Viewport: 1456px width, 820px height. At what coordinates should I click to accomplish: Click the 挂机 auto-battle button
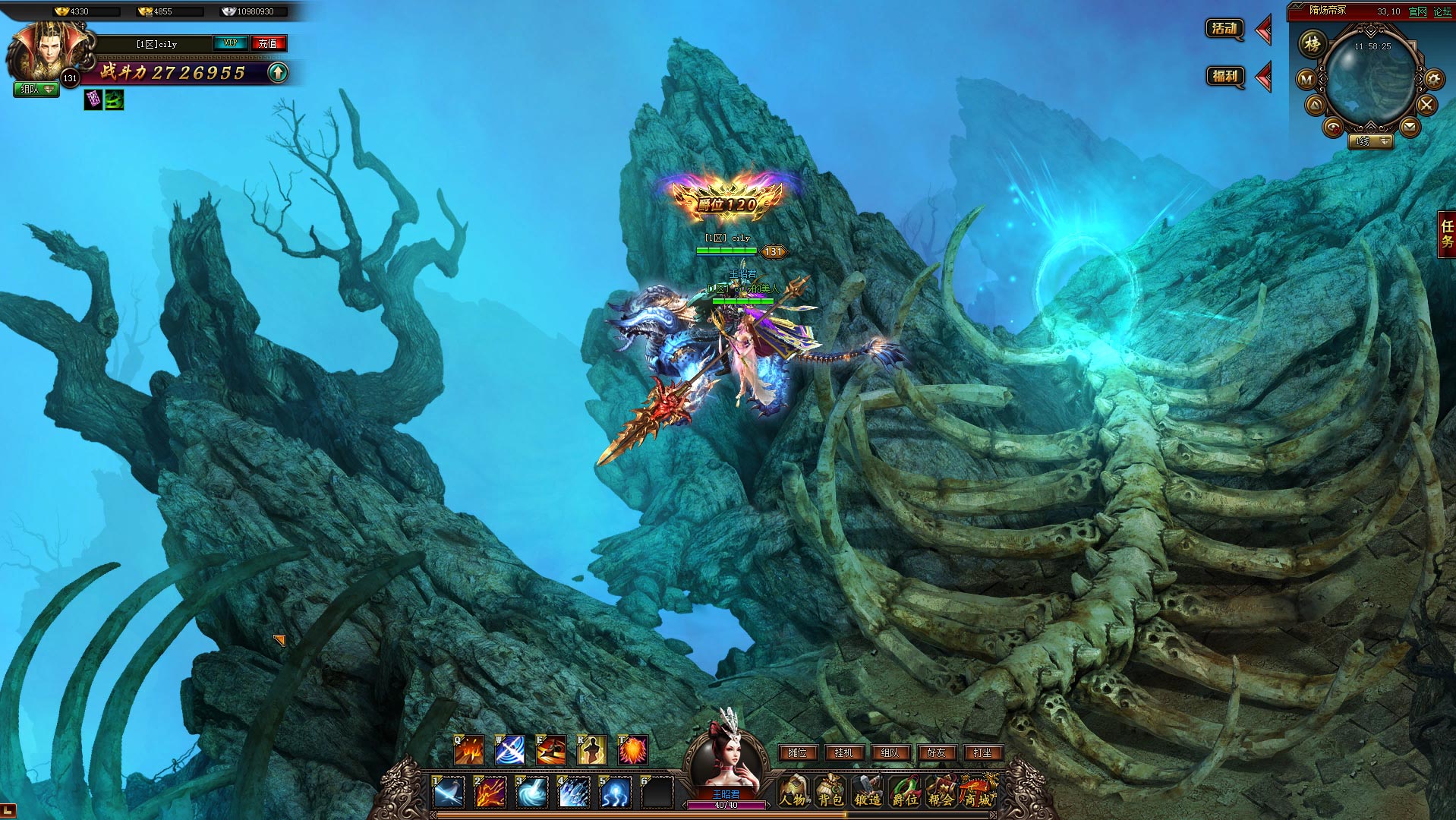tap(843, 752)
